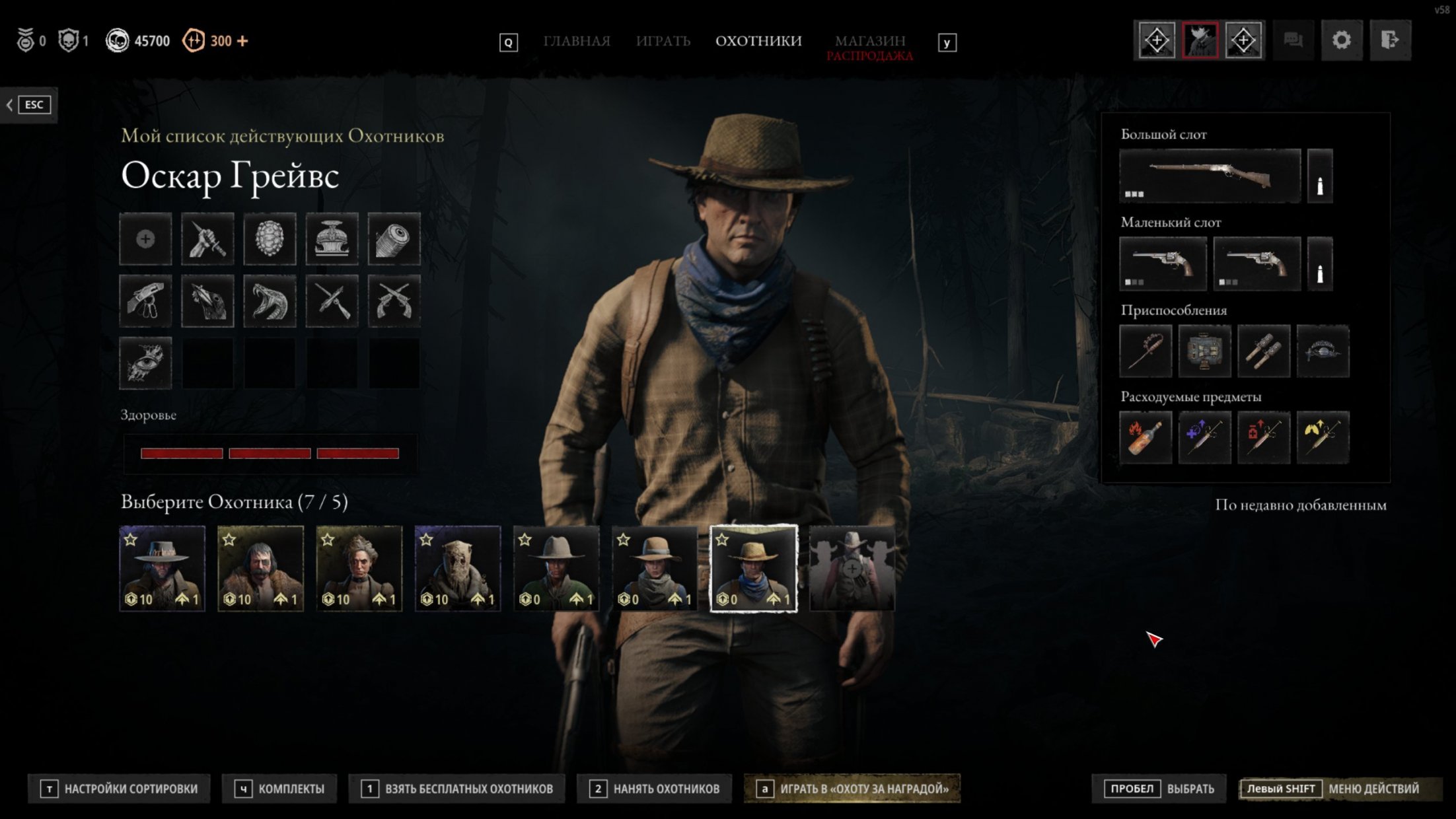This screenshot has width=1456, height=819.
Task: Select the snake head trait icon
Action: [270, 301]
